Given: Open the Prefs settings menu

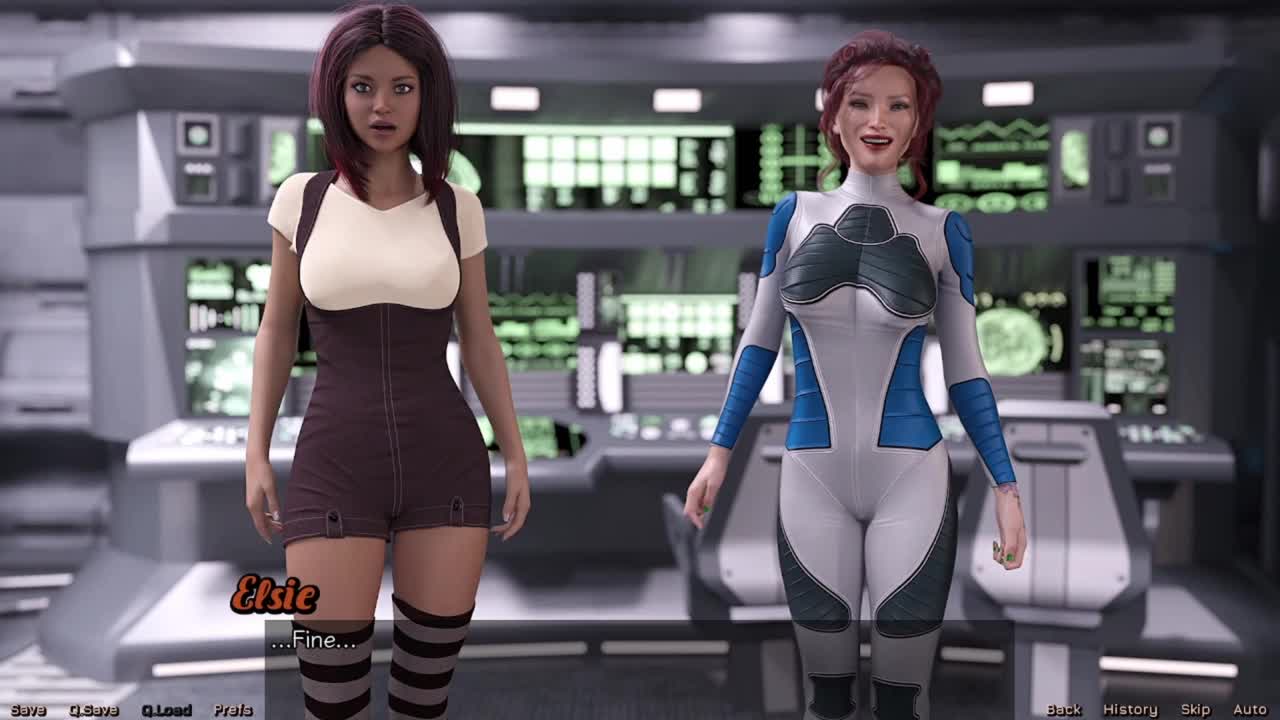Looking at the screenshot, I should (x=233, y=710).
